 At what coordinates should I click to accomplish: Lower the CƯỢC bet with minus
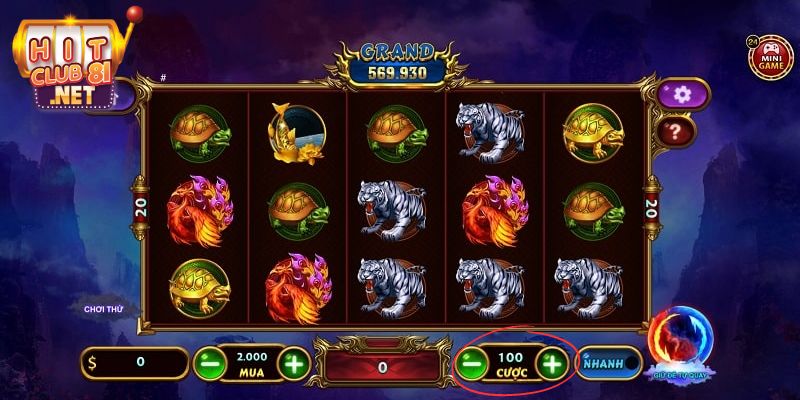(472, 362)
